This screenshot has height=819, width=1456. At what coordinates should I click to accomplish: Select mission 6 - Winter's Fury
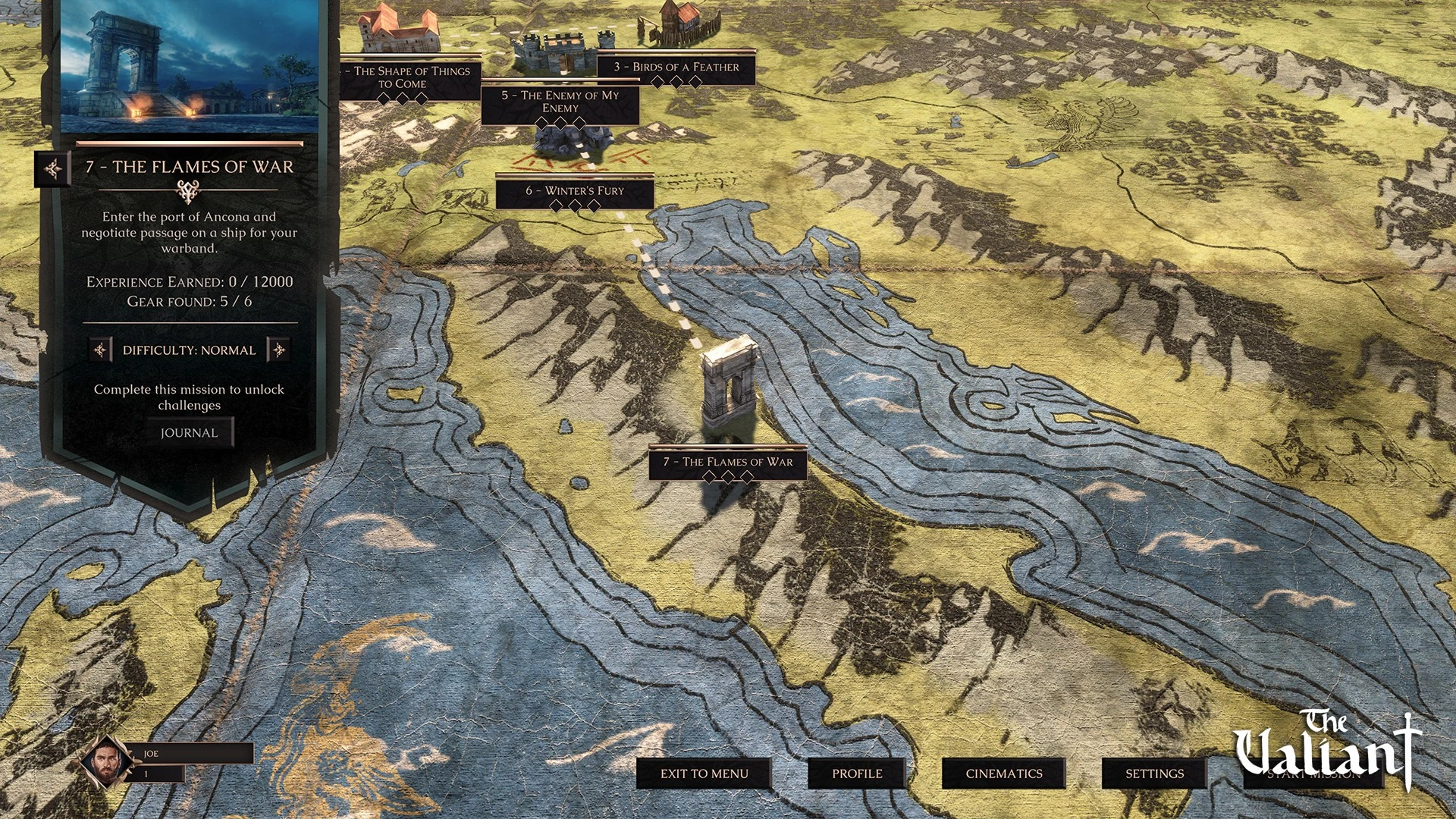(x=575, y=191)
